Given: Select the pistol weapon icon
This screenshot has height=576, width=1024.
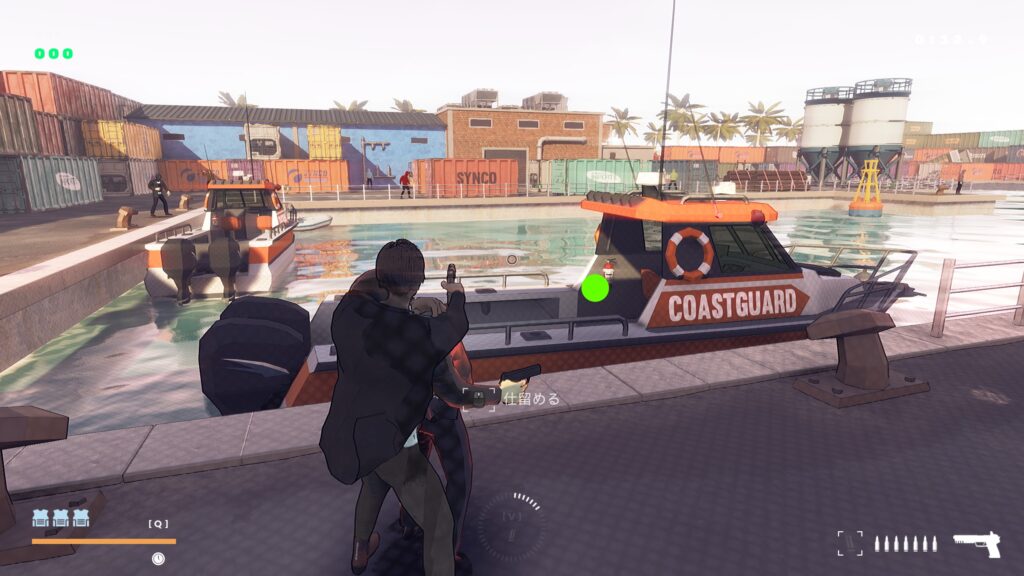Looking at the screenshot, I should tap(976, 544).
